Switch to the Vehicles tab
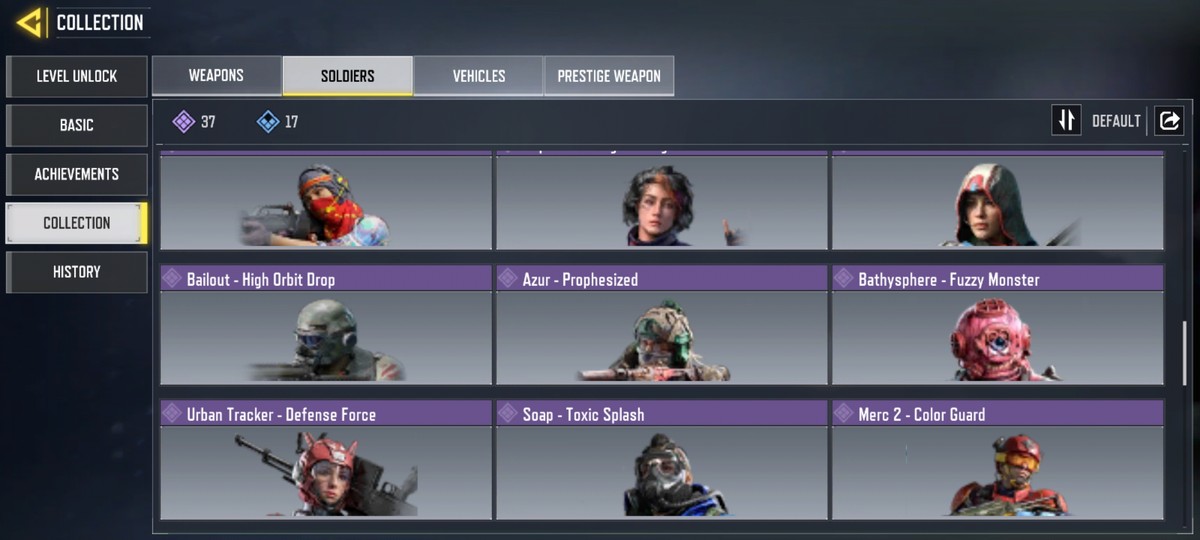1200x540 pixels. coord(479,76)
